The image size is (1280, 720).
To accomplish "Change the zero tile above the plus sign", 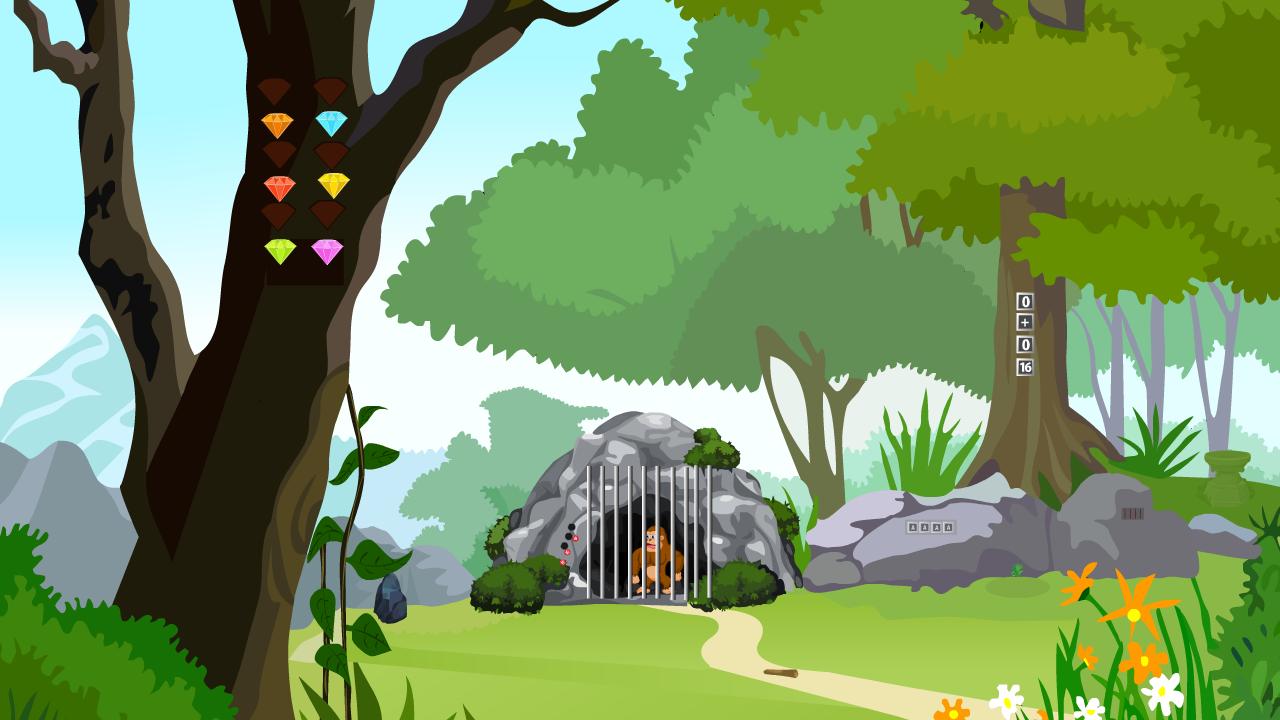I will pos(1024,301).
